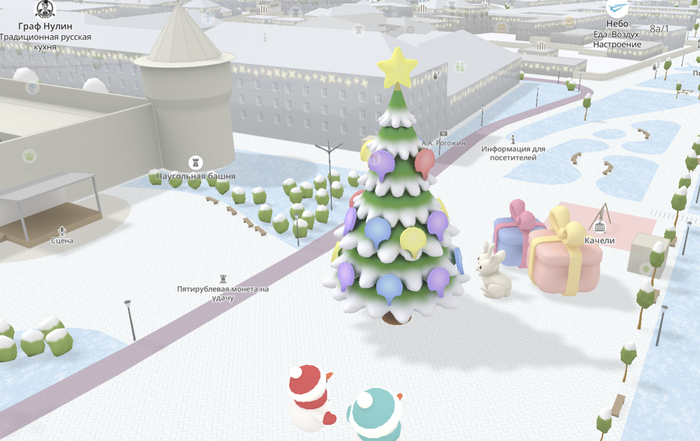Viewport: 700px width, 441px height.
Task: Open the Сцена stage marker
Action: [62, 229]
